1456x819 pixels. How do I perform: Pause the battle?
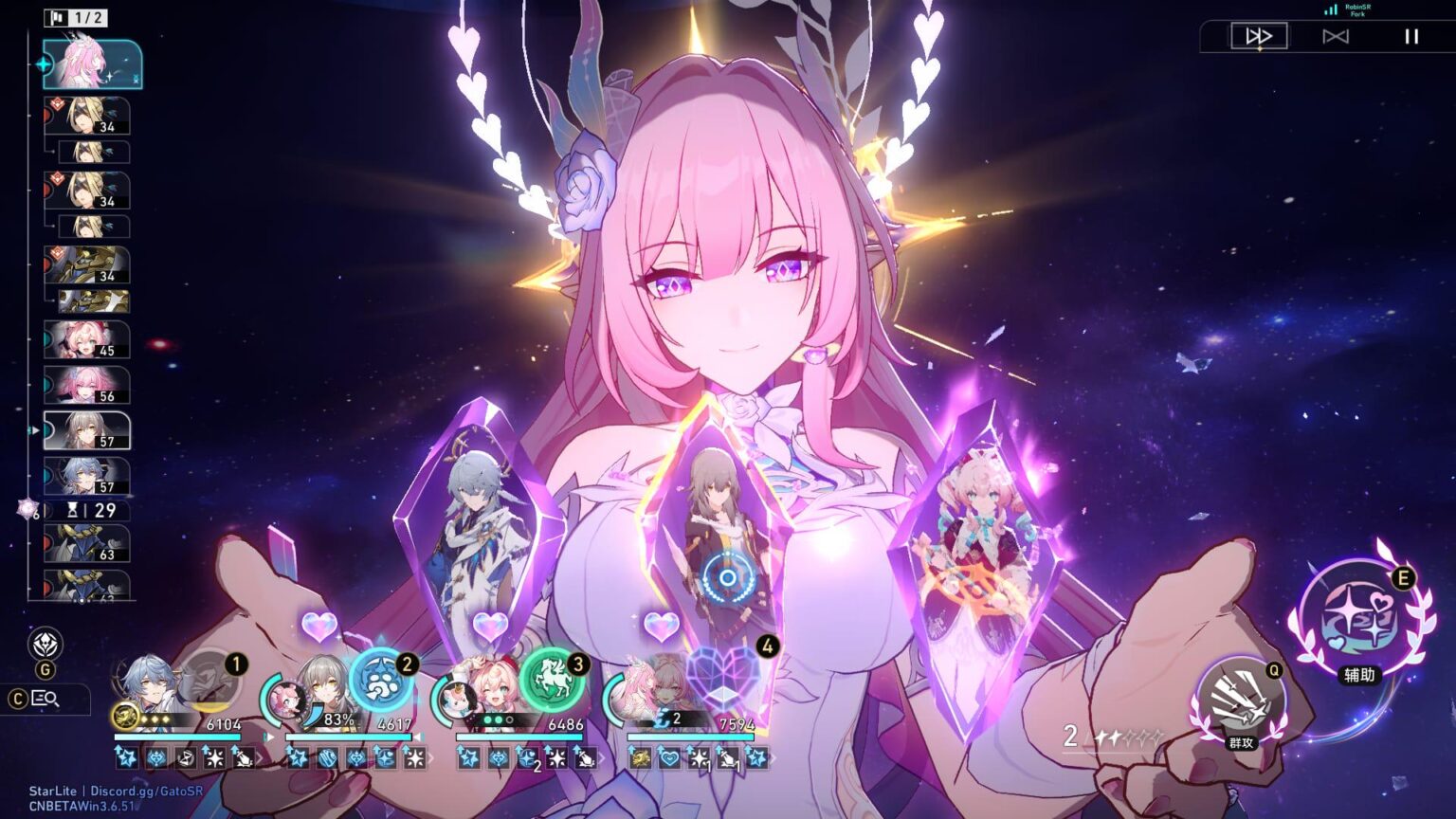point(1411,38)
